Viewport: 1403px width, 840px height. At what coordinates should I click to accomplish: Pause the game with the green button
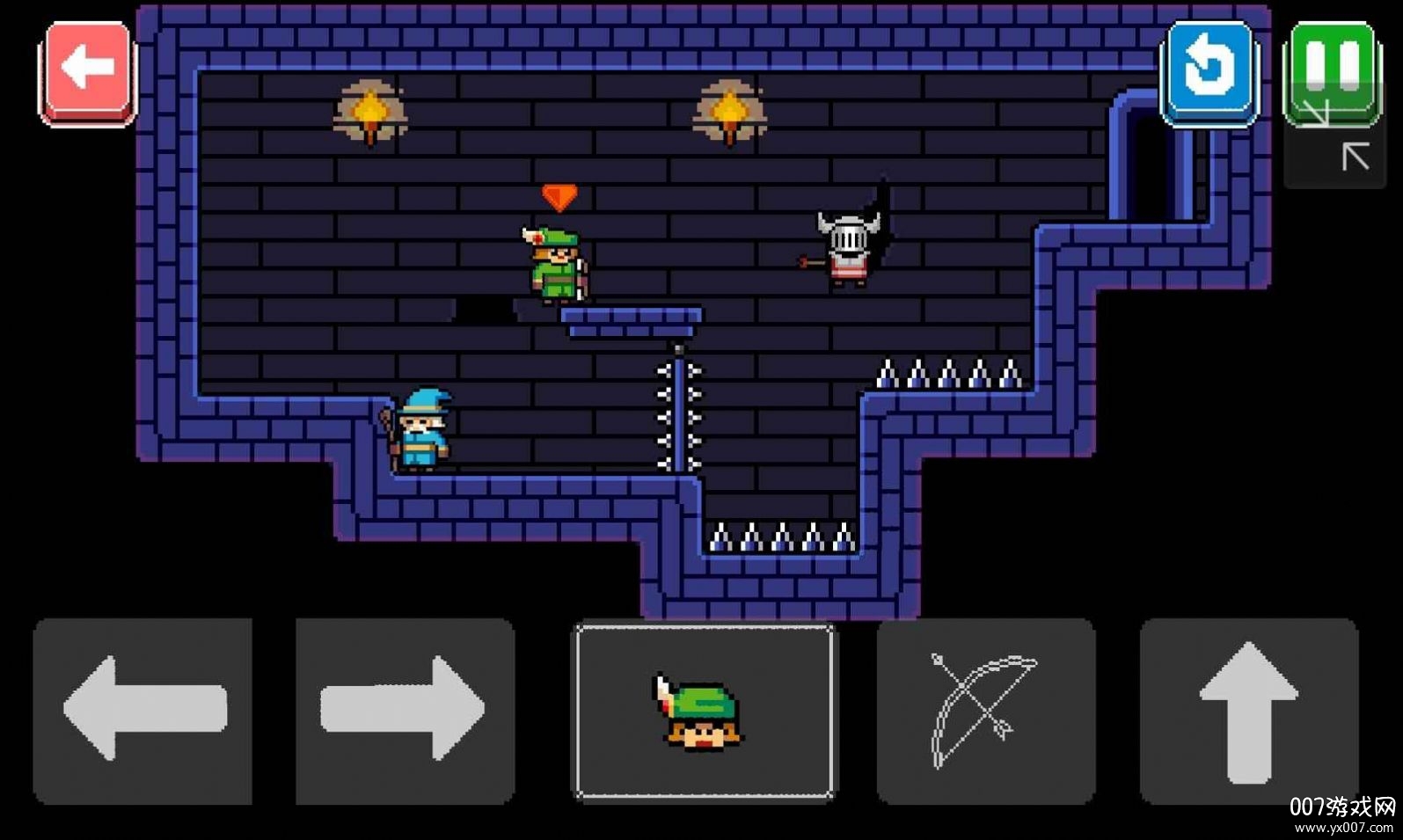1332,69
